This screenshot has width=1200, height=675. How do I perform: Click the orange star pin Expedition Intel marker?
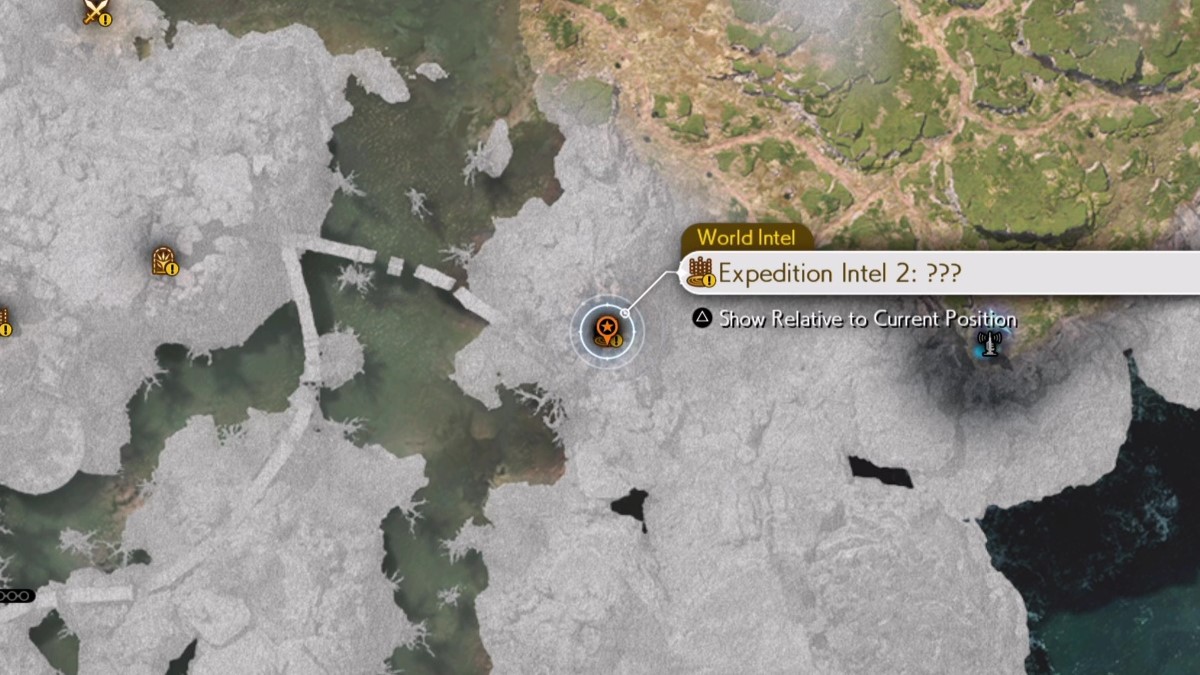point(606,330)
